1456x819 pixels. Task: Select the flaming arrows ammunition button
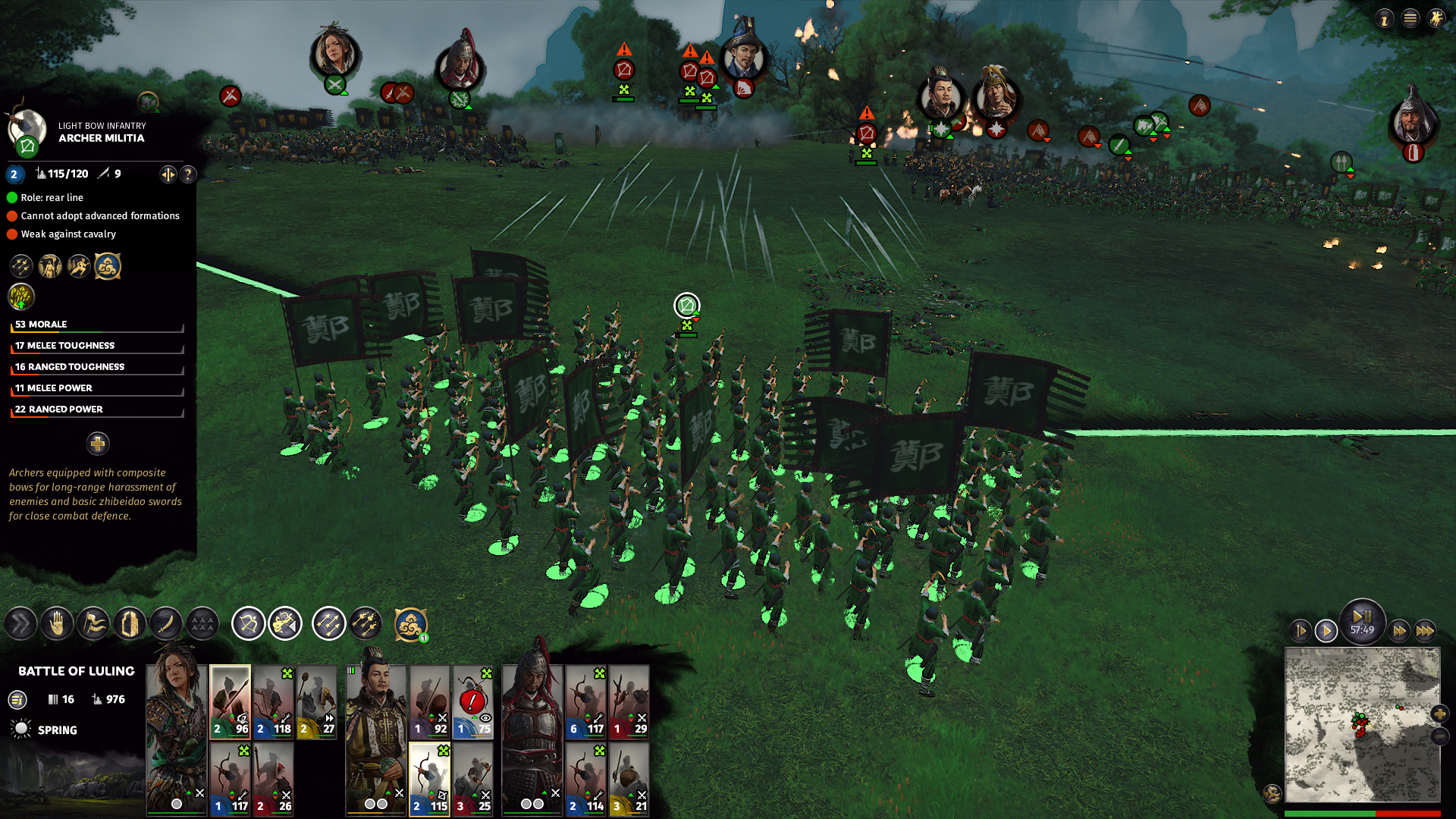pos(366,624)
